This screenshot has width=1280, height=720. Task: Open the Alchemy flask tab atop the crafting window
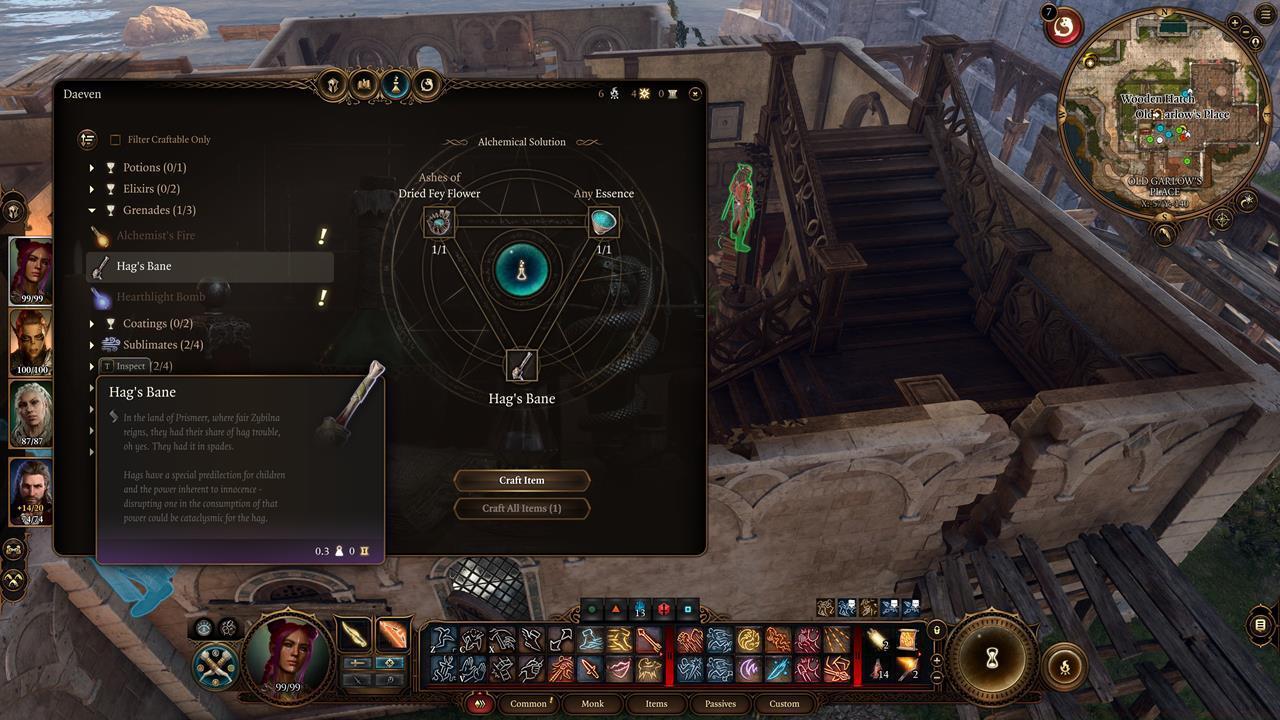point(394,86)
